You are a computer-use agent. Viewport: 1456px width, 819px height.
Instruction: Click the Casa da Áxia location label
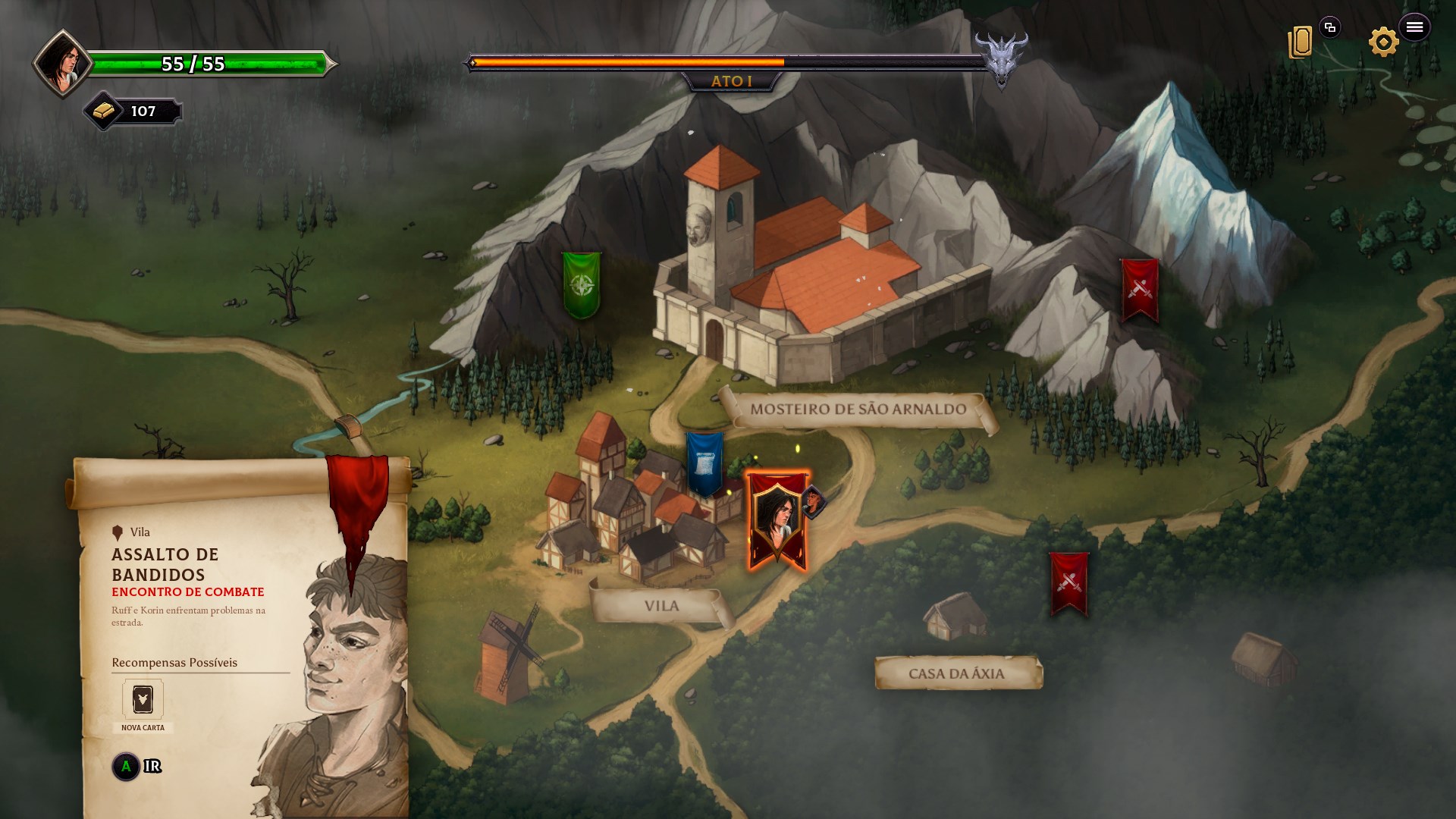point(956,673)
